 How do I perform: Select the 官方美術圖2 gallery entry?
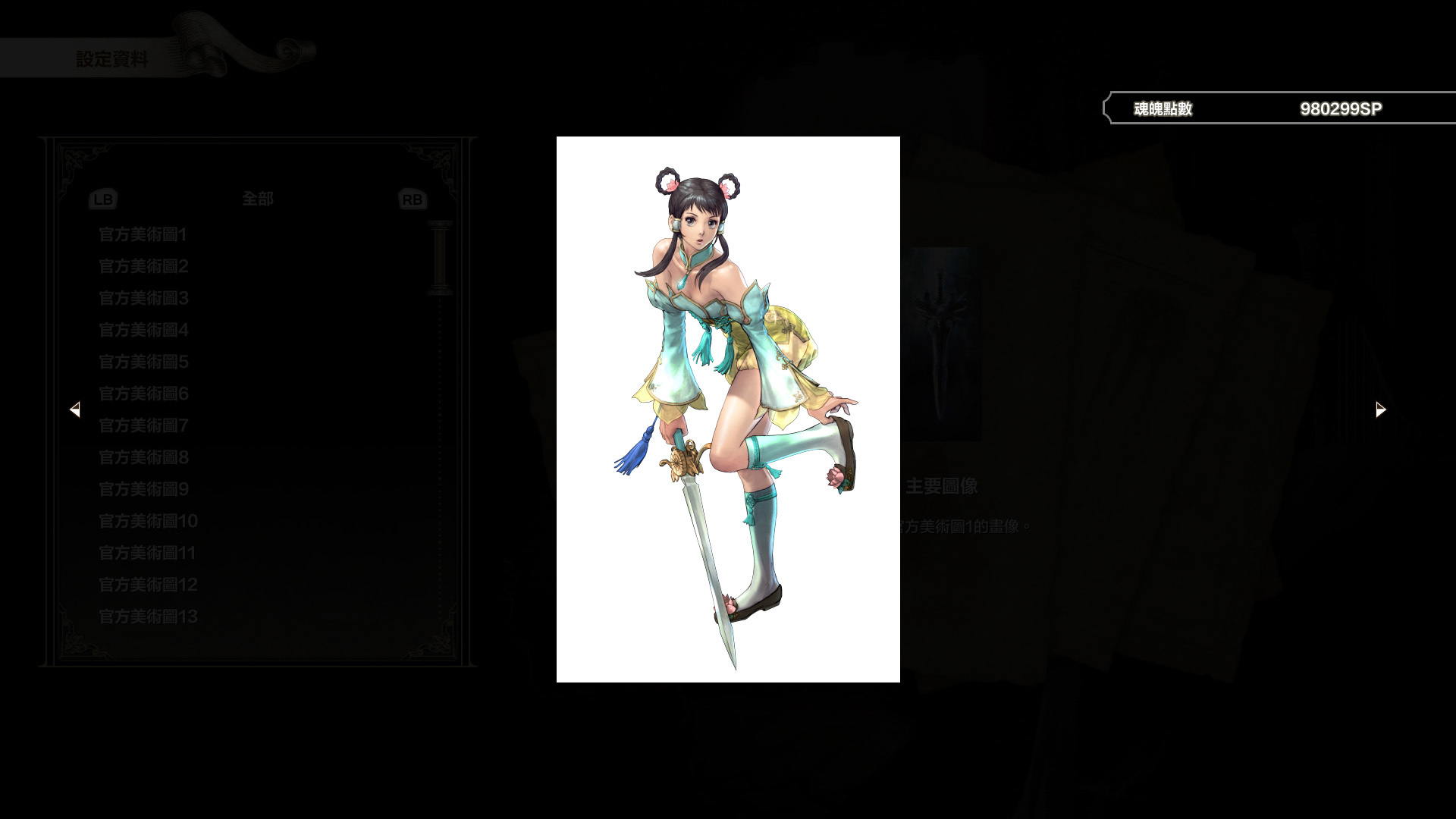(x=143, y=266)
